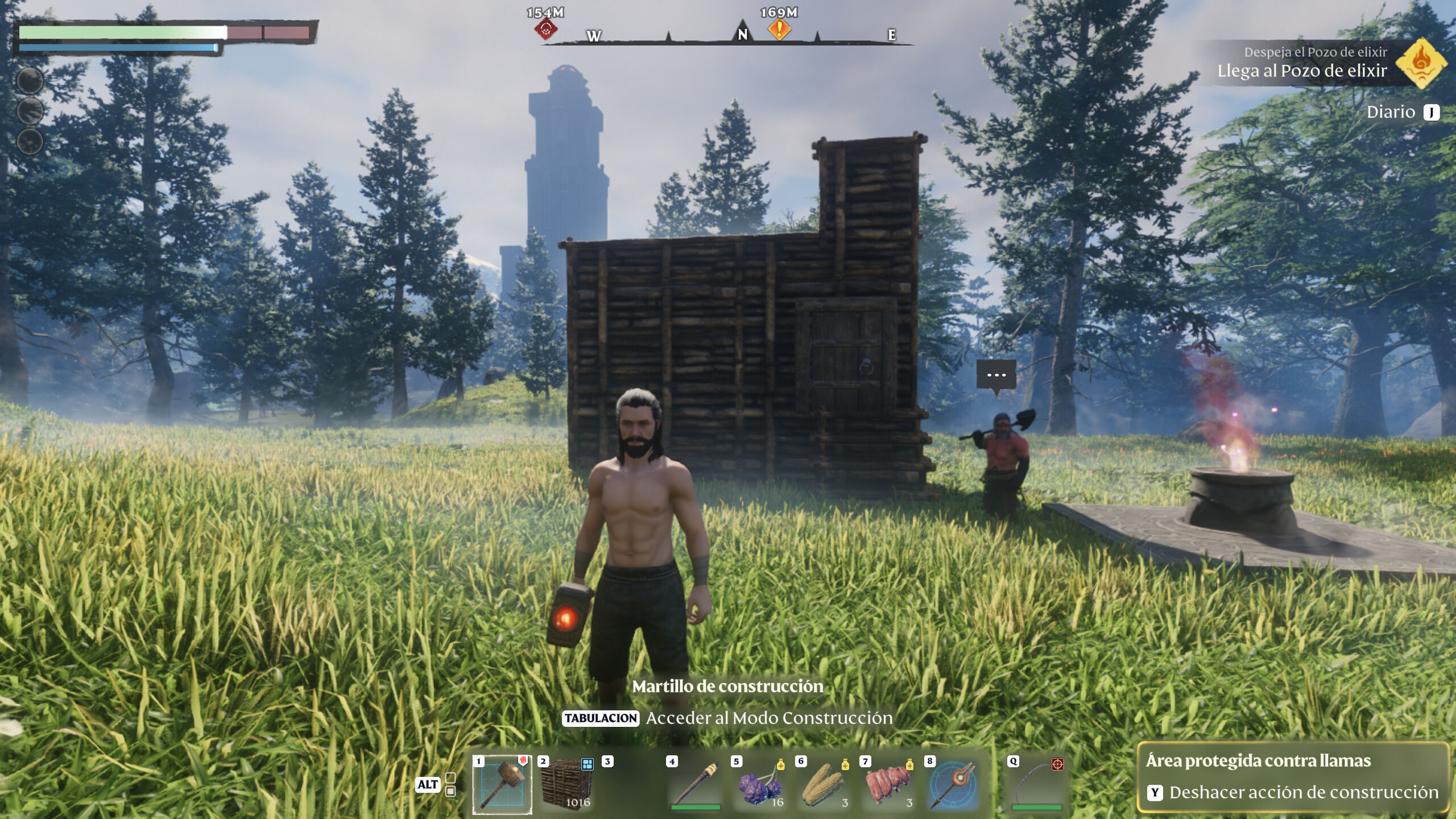Select the purple berries food slot

tap(760, 785)
